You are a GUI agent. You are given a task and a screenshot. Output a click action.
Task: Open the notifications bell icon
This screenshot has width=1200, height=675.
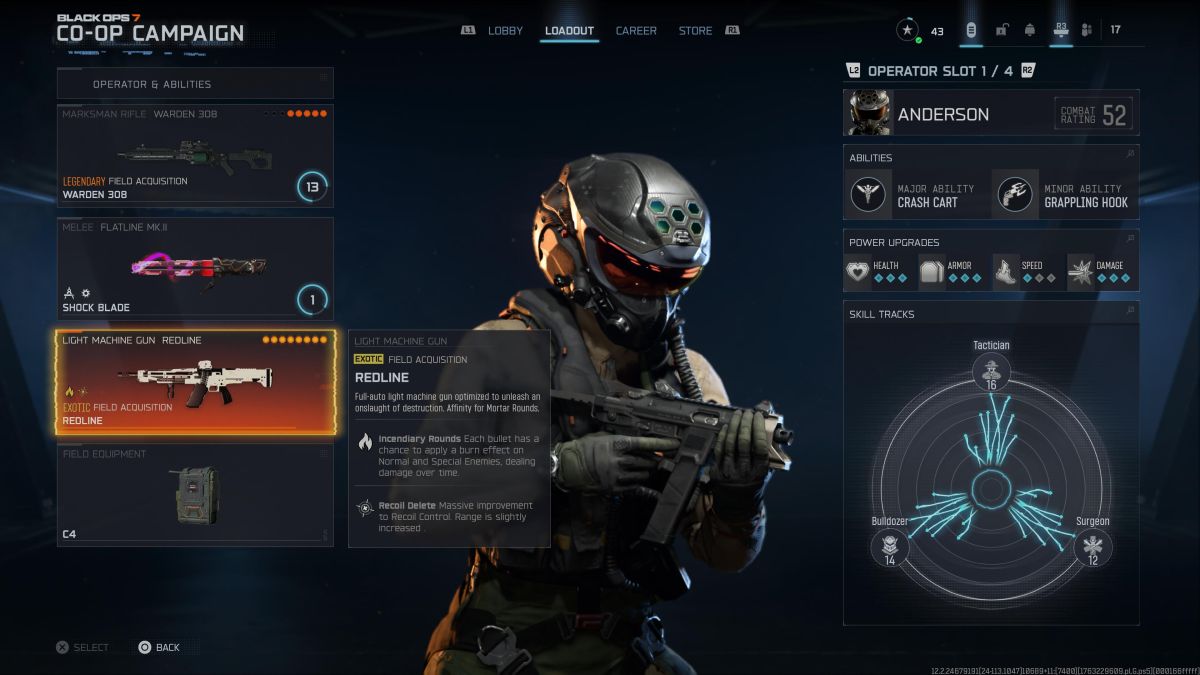[x=1029, y=30]
